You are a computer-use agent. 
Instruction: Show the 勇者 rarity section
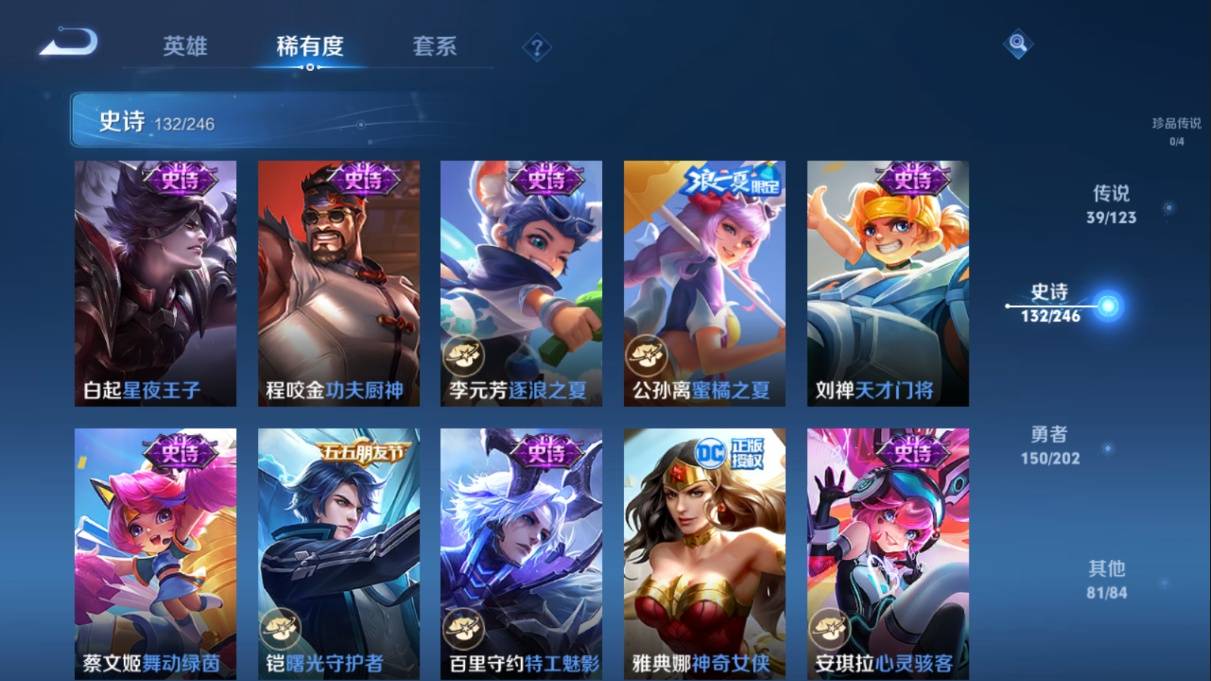click(1050, 445)
